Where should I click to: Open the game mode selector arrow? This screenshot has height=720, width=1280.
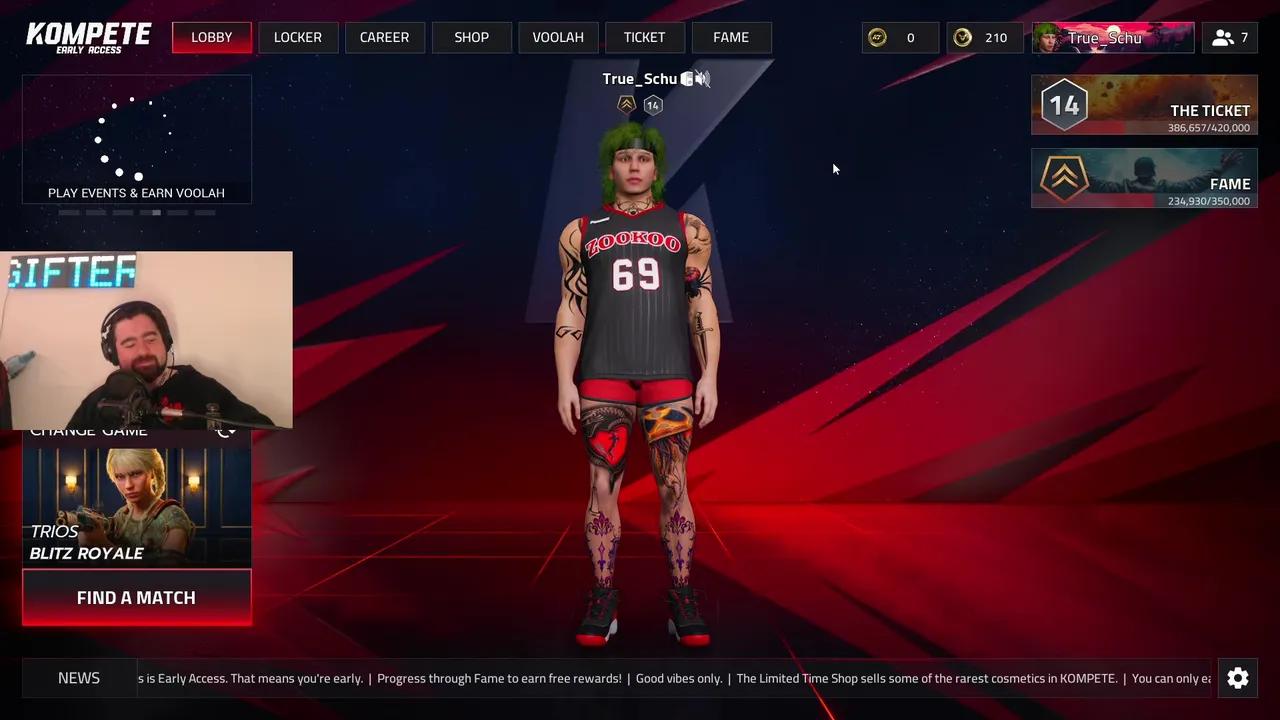click(x=226, y=429)
